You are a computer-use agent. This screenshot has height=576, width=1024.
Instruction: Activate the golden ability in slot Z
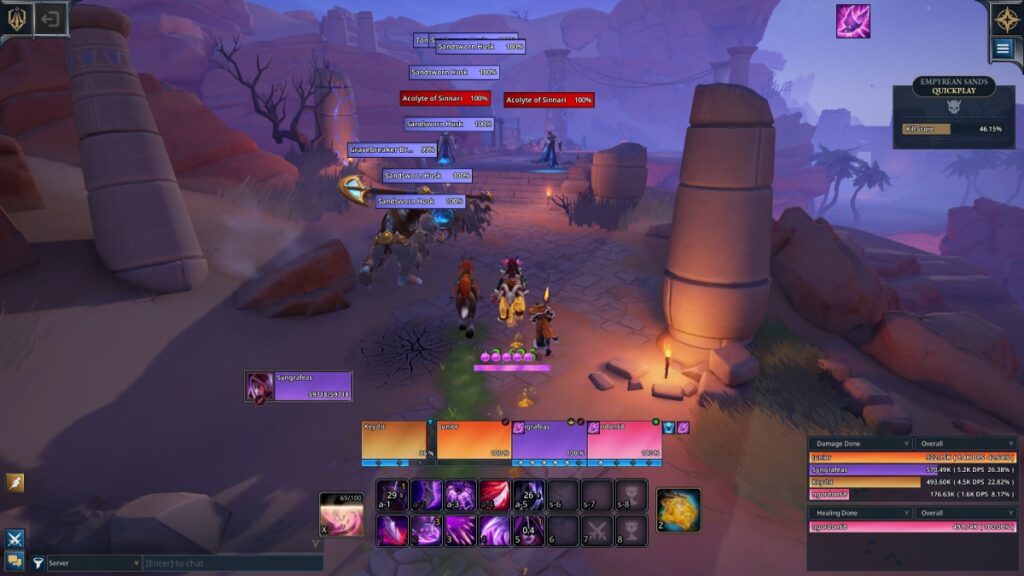[x=678, y=510]
